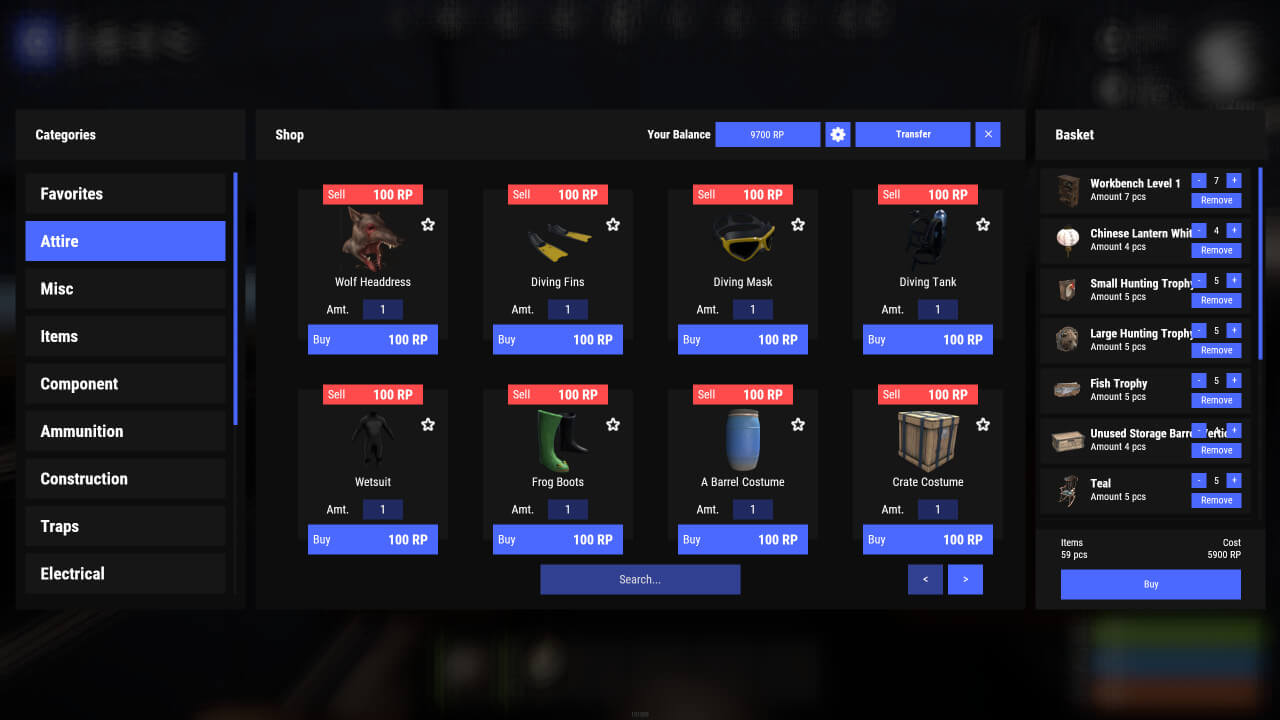Purchase all 59 basket items
This screenshot has width=1280, height=720.
[1150, 584]
